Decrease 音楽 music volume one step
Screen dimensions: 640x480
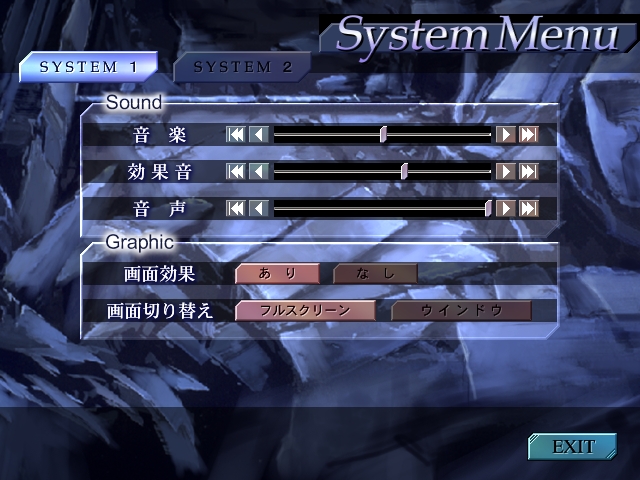pos(258,134)
